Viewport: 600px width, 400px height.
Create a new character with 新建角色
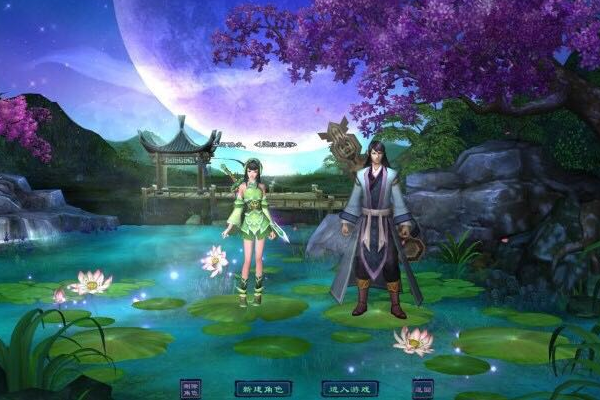pos(261,387)
